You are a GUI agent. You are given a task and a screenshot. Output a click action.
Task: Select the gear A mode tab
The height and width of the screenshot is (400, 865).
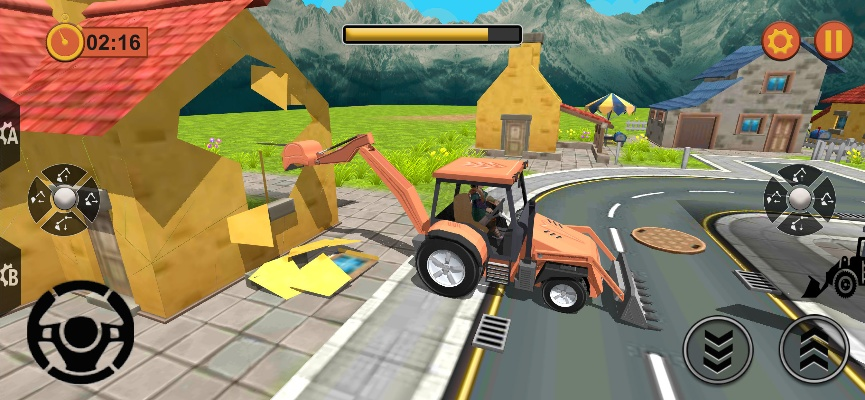coord(8,134)
